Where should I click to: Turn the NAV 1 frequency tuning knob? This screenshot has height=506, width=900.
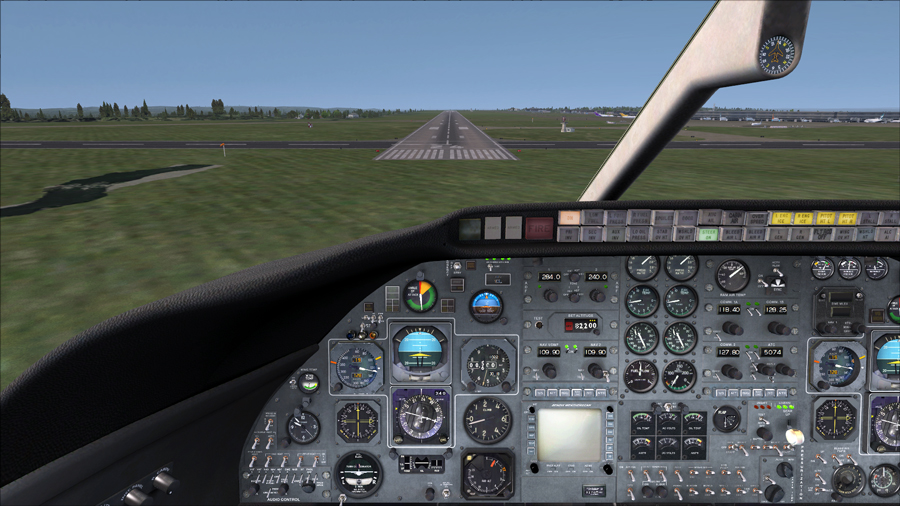coord(549,371)
